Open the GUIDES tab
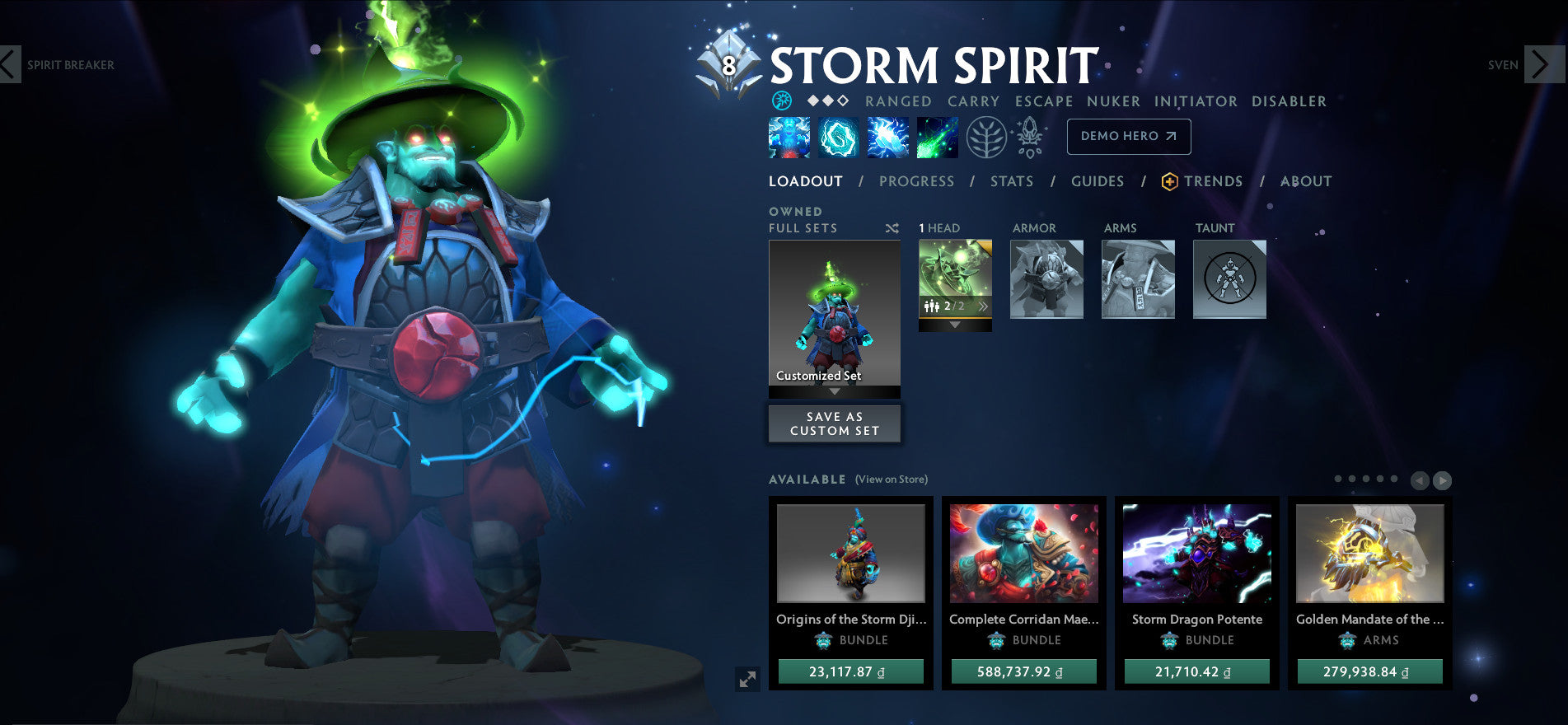The image size is (1568, 725). (x=1098, y=181)
